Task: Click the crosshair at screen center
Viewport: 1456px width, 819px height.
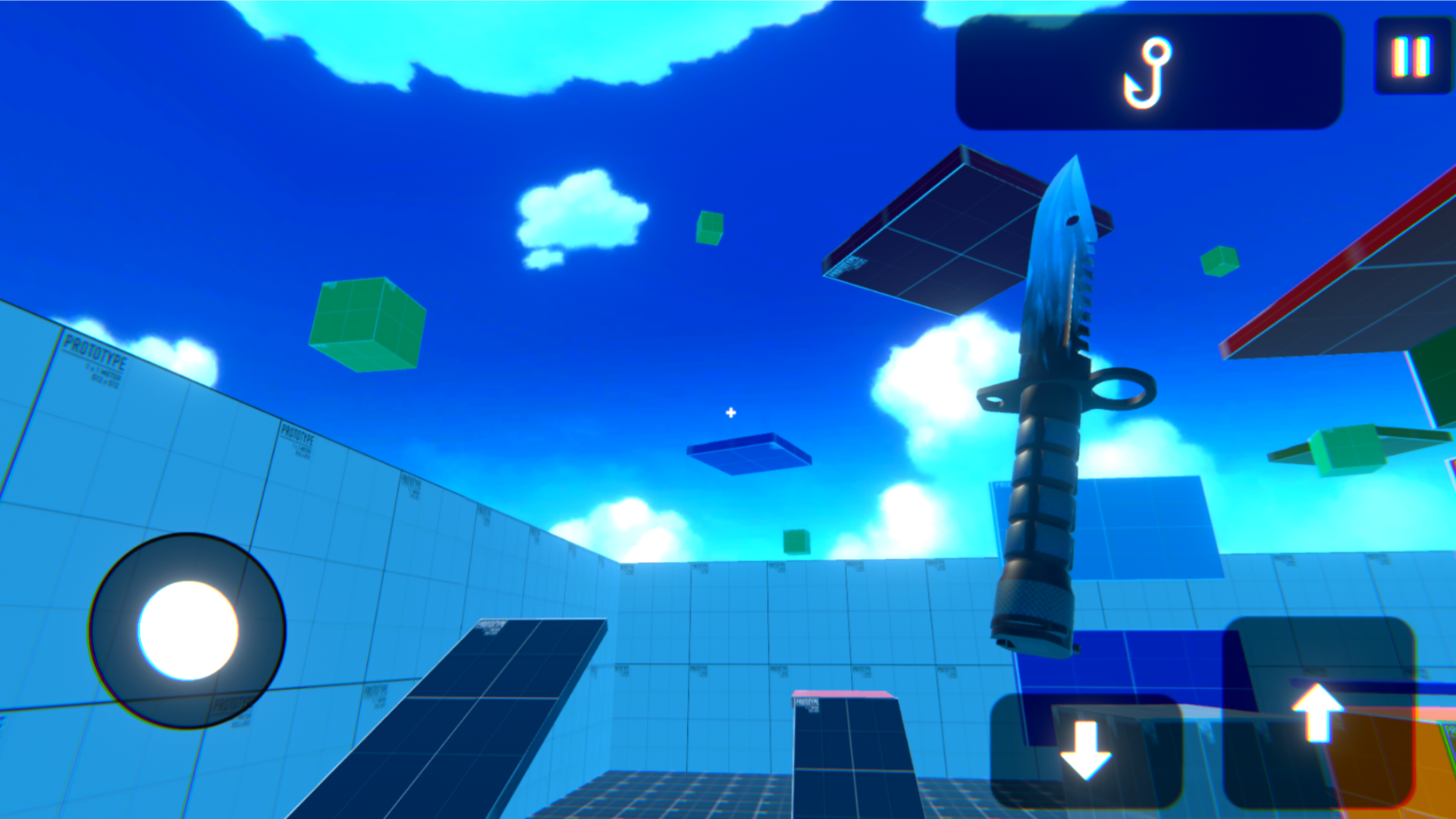Action: pos(730,413)
